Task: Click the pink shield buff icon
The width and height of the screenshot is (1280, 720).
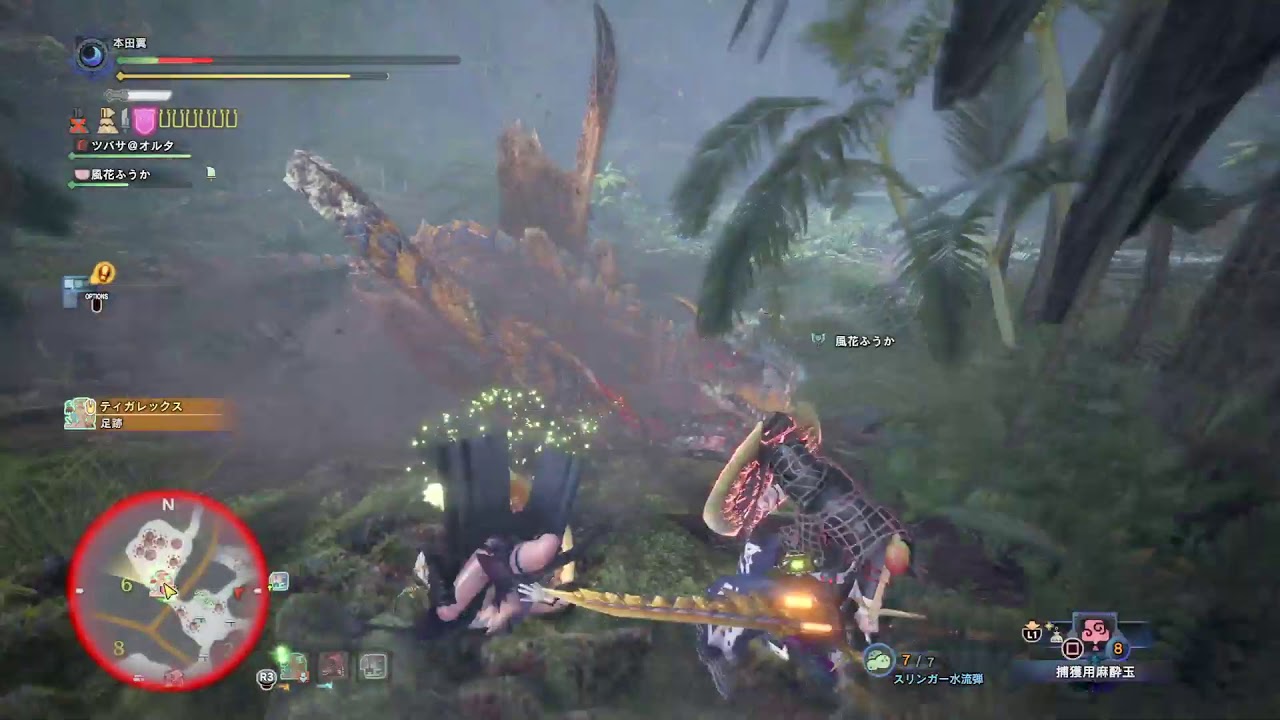Action: pyautogui.click(x=143, y=120)
